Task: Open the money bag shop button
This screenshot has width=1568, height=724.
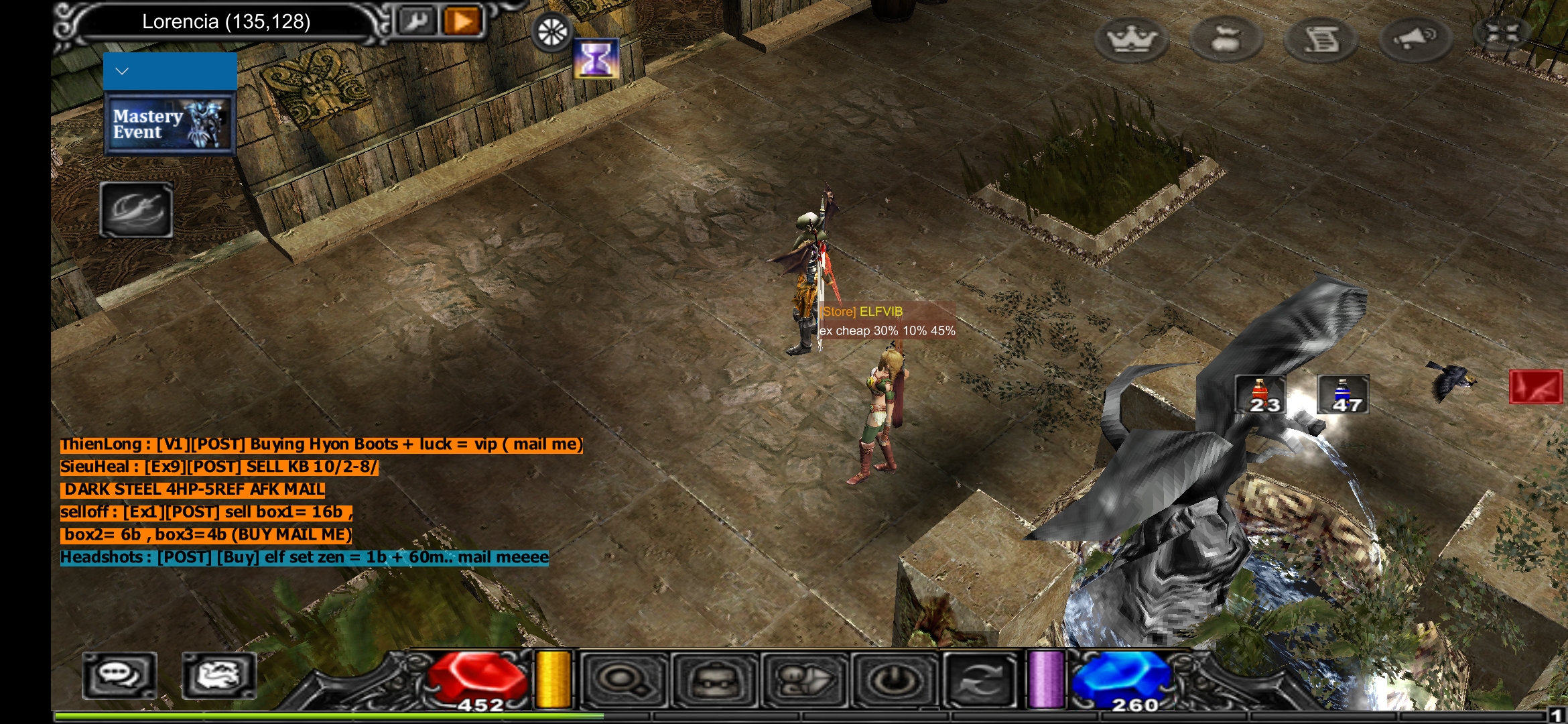Action: (x=1226, y=39)
